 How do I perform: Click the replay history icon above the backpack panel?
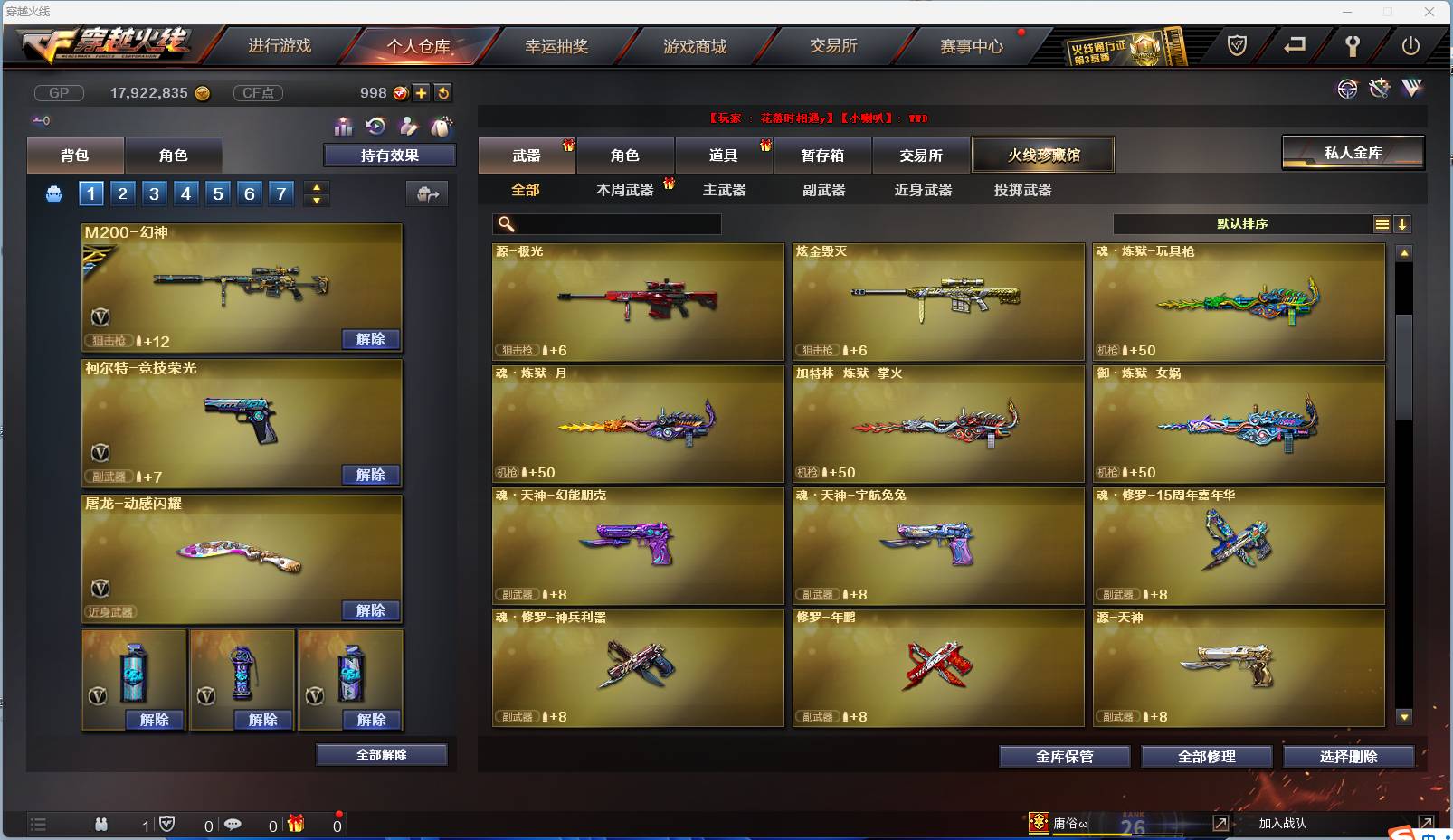click(x=376, y=127)
